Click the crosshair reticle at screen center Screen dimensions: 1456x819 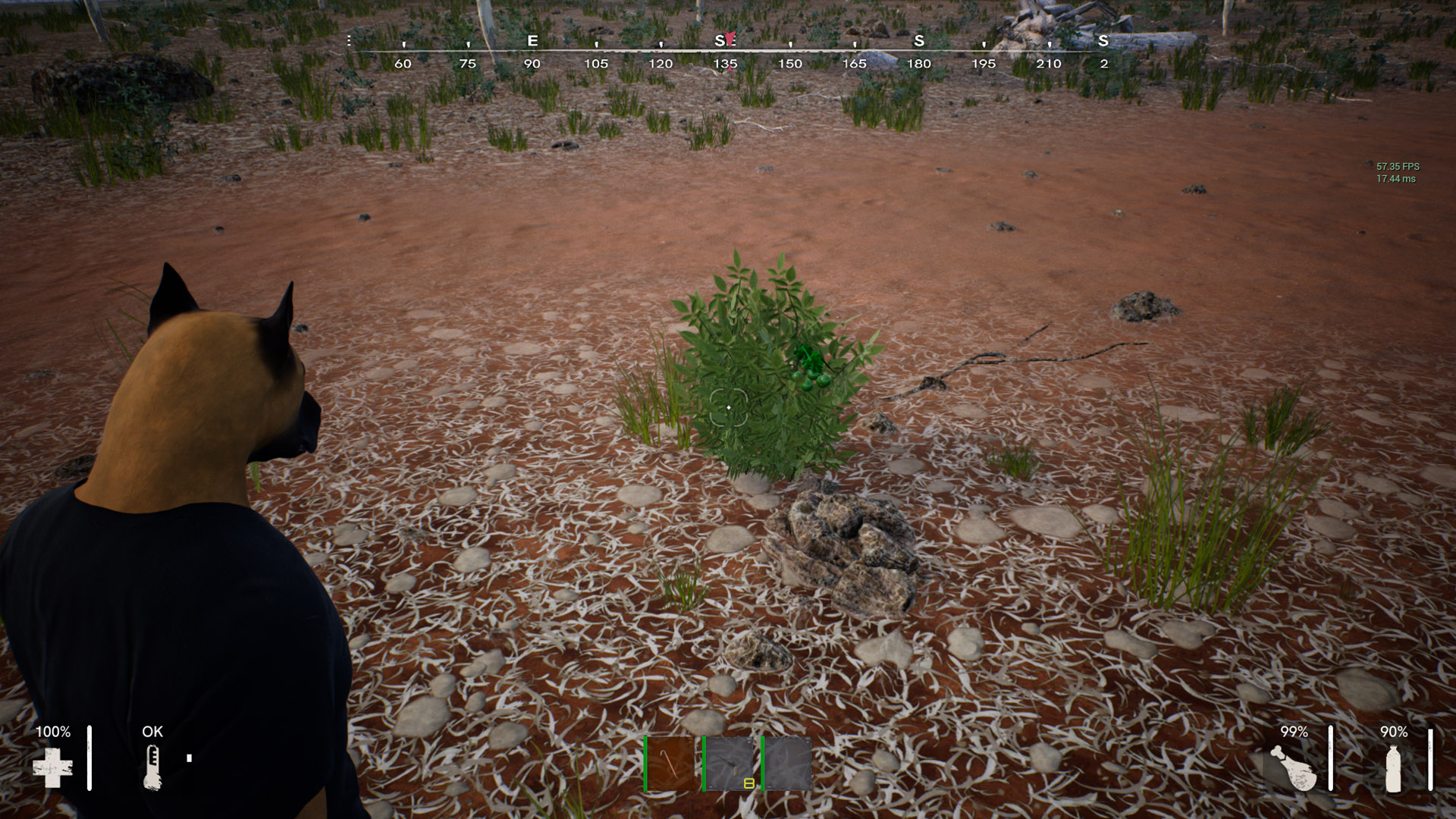point(728,407)
